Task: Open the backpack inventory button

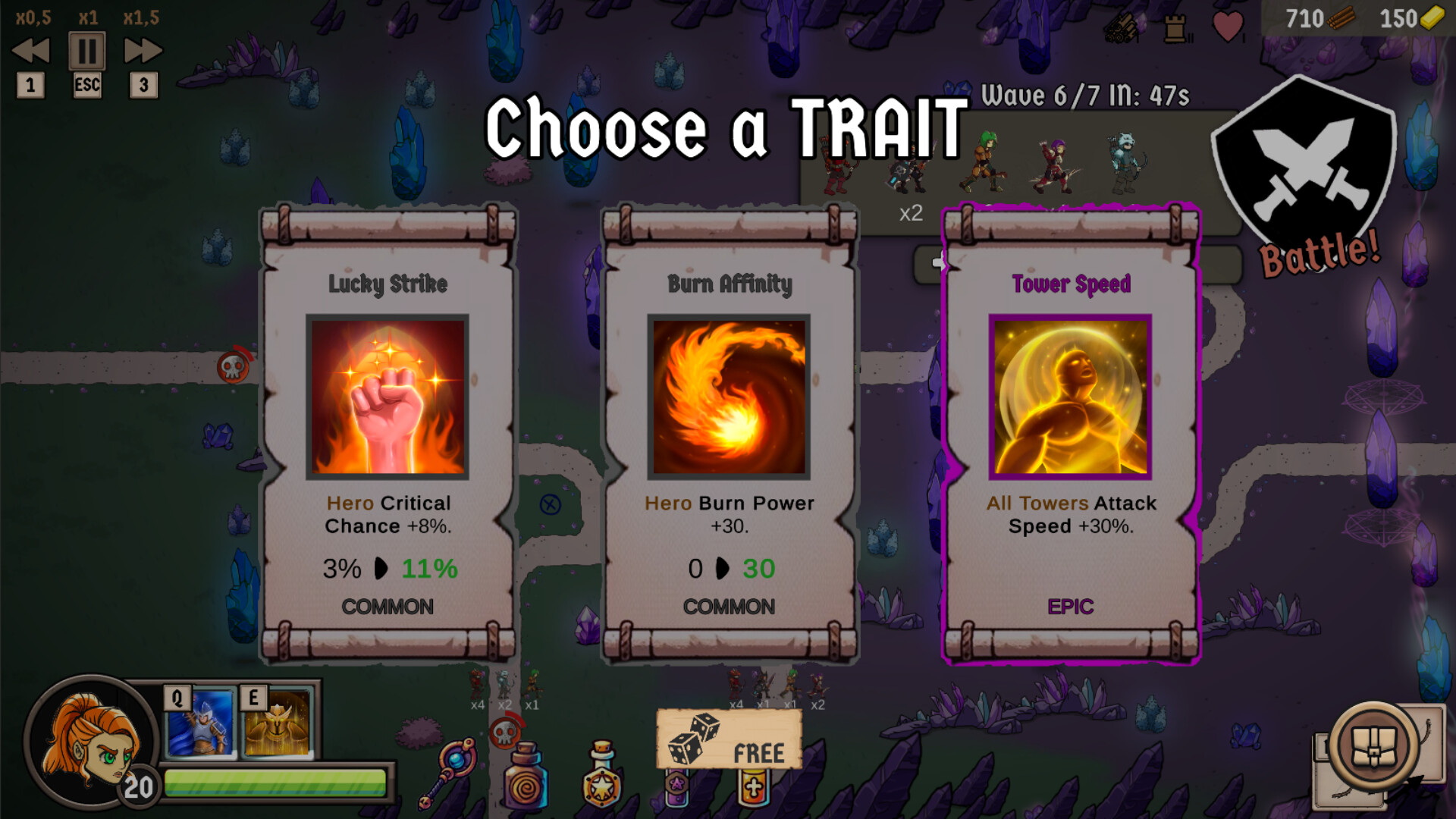Action: pos(1374,748)
